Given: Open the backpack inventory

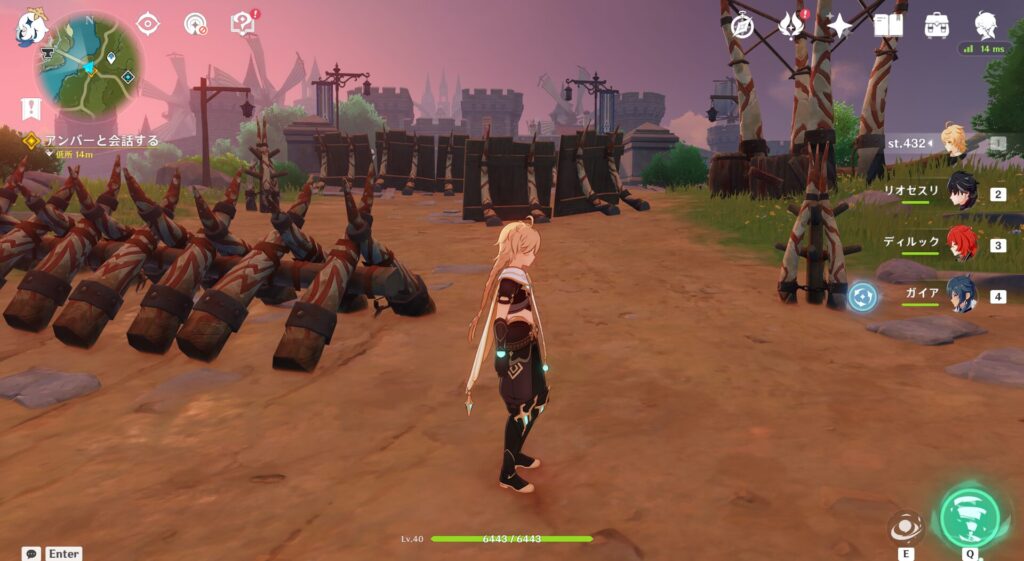Looking at the screenshot, I should tap(937, 25).
